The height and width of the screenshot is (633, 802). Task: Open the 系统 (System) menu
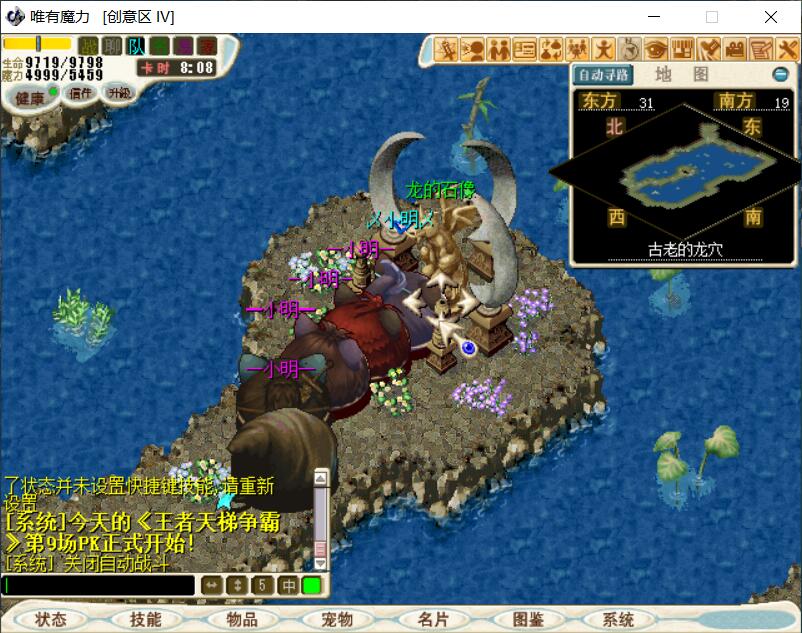click(619, 620)
